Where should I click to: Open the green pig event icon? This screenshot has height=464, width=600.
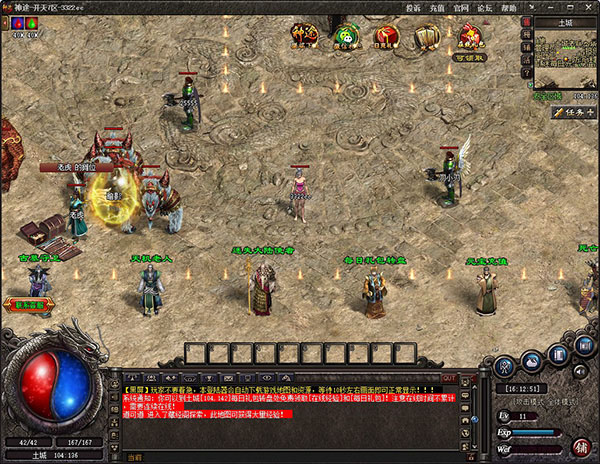tap(346, 37)
